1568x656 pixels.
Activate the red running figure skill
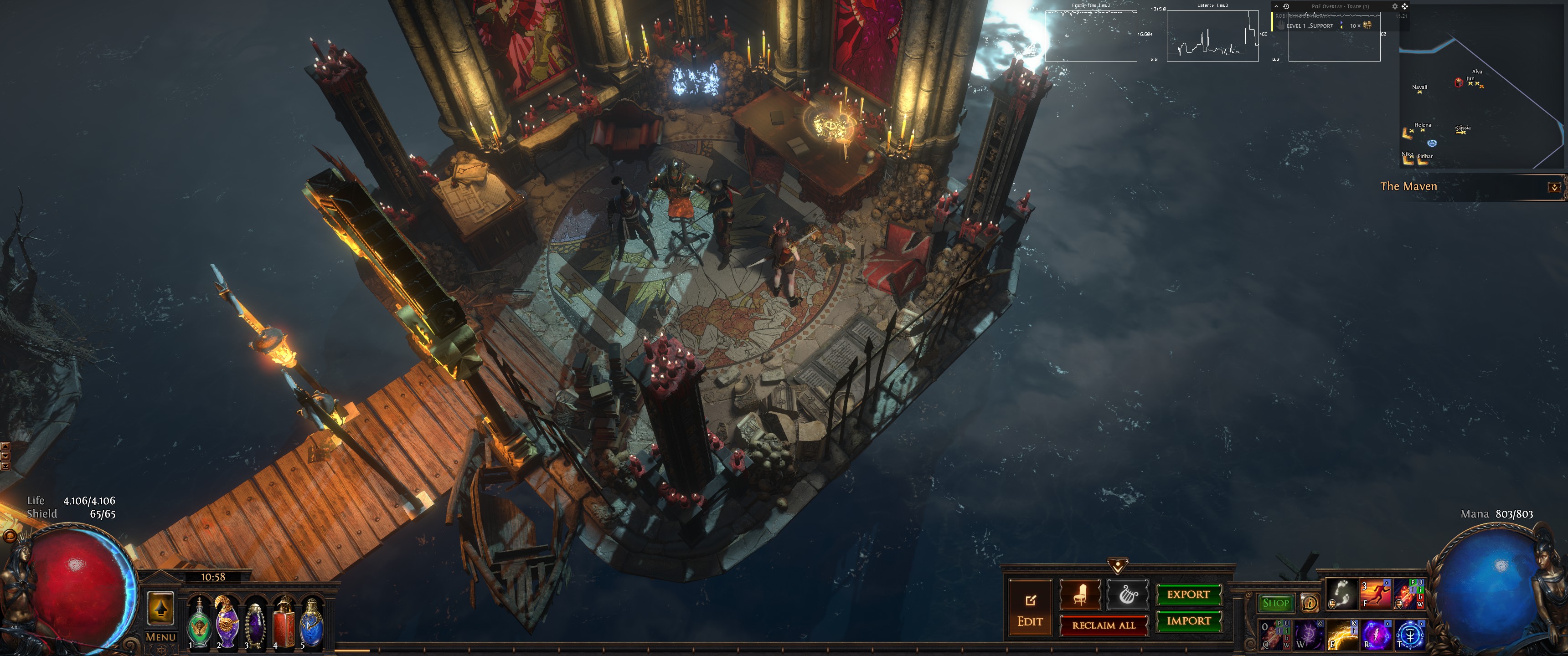point(1376,594)
